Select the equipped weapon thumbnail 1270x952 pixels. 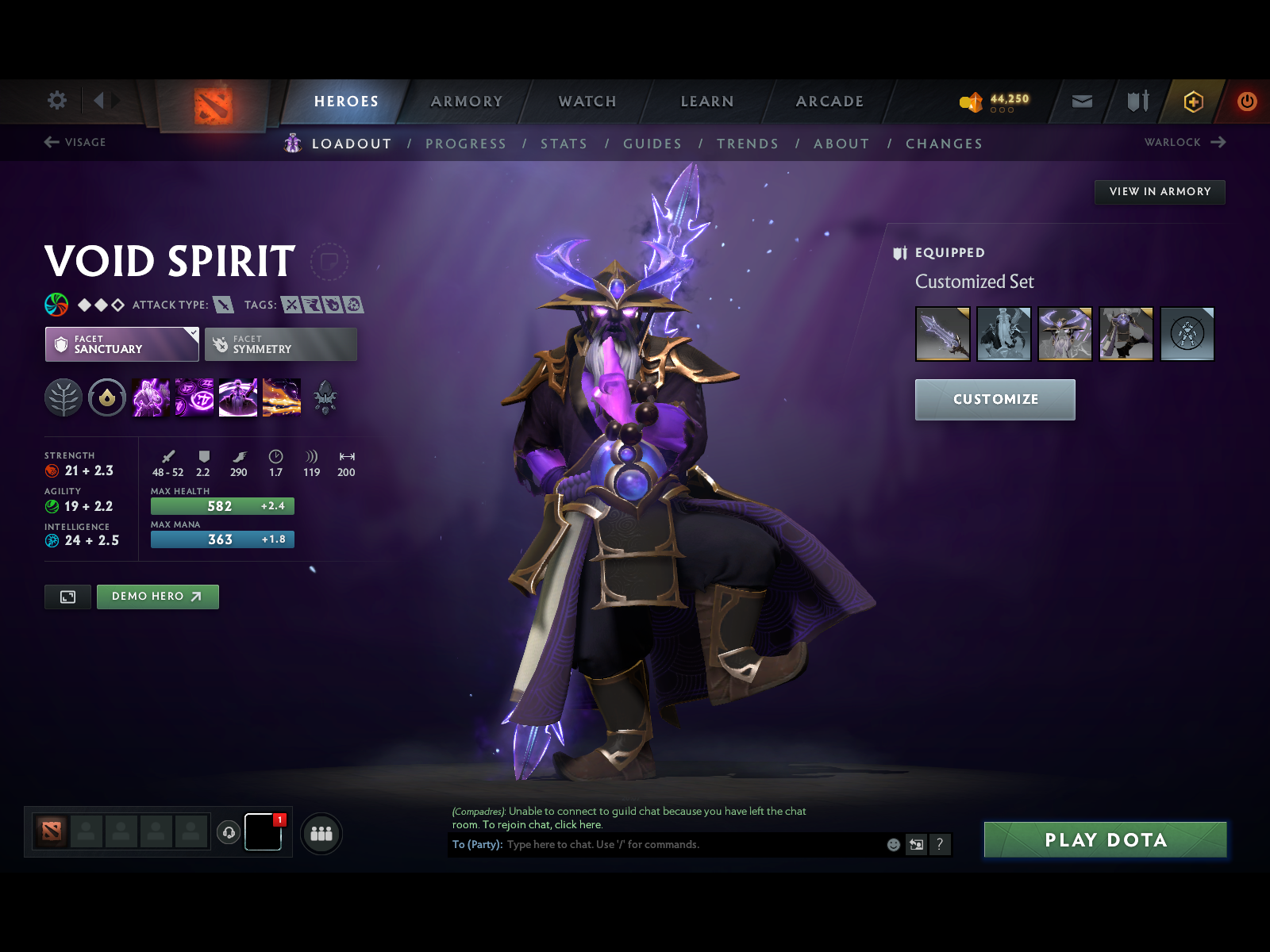pos(943,334)
